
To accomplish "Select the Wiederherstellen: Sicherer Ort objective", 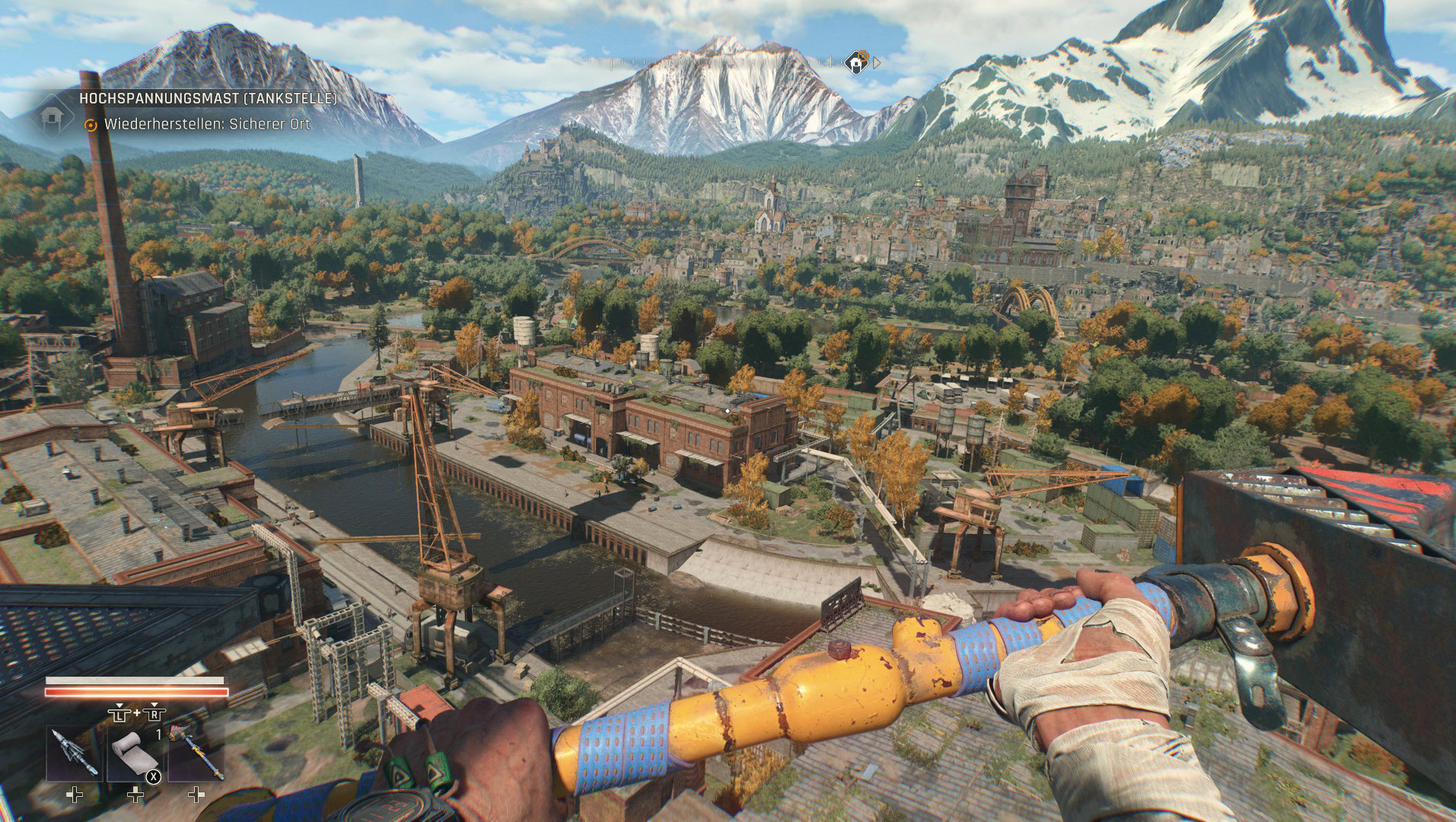I will click(x=207, y=124).
